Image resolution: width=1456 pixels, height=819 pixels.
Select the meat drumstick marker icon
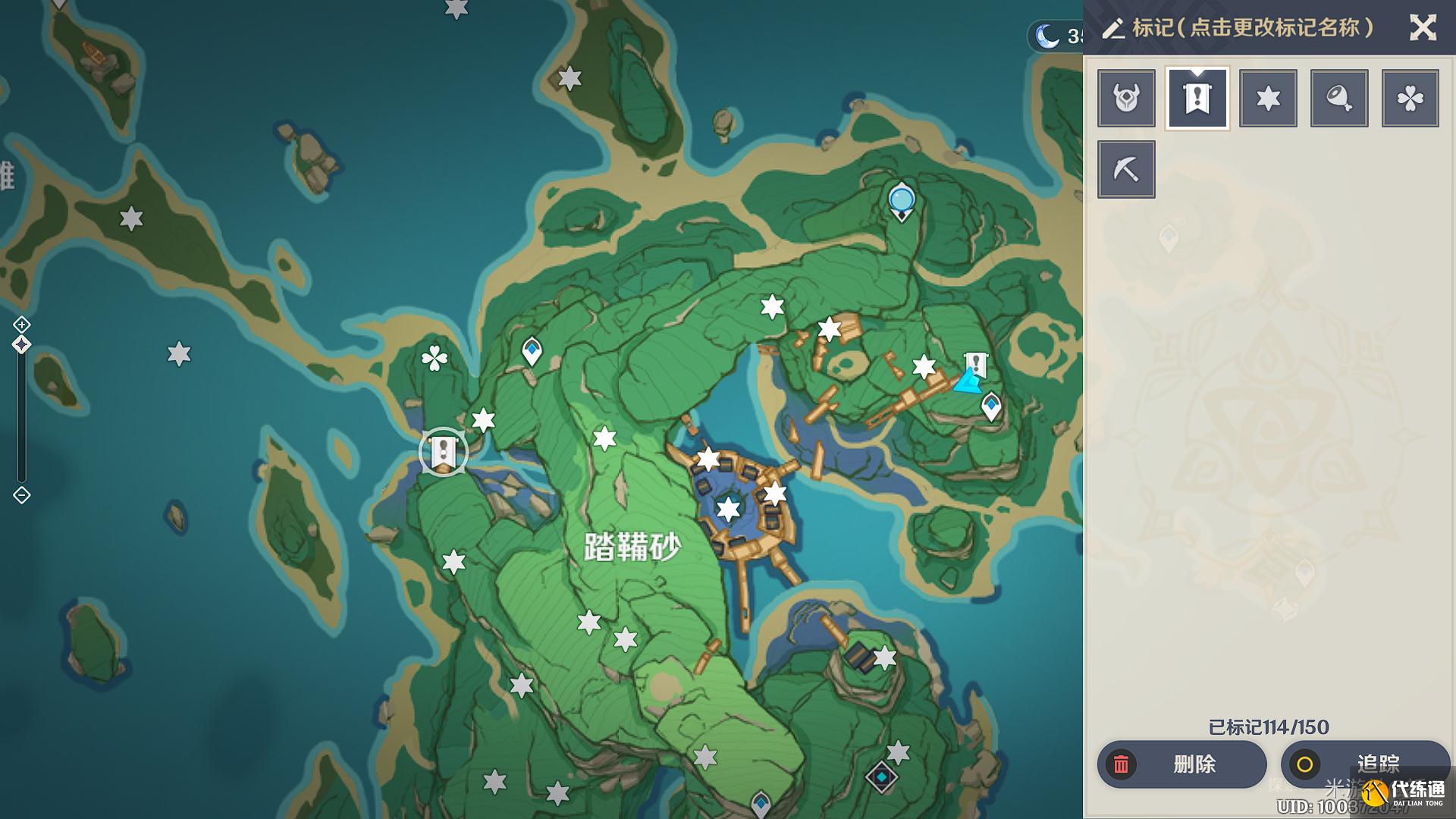1339,98
